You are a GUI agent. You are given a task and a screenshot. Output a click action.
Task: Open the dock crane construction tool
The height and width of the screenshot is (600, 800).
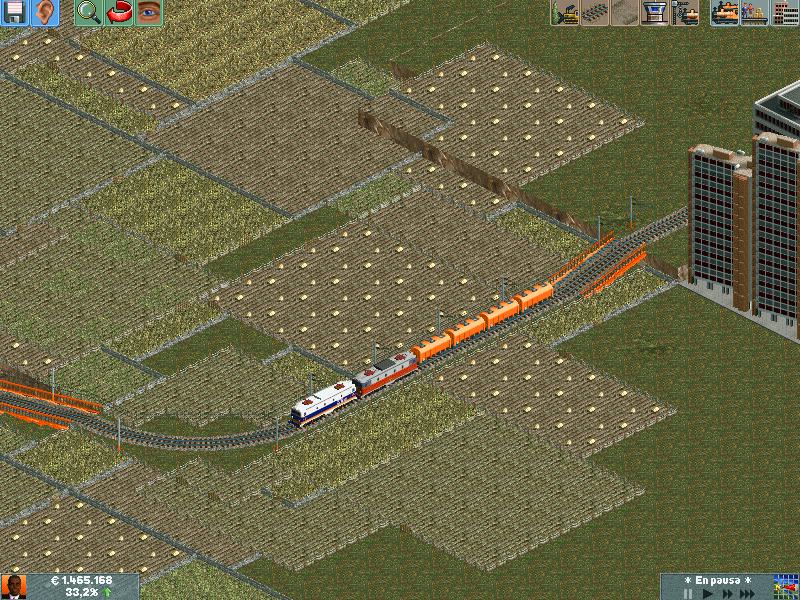point(686,13)
